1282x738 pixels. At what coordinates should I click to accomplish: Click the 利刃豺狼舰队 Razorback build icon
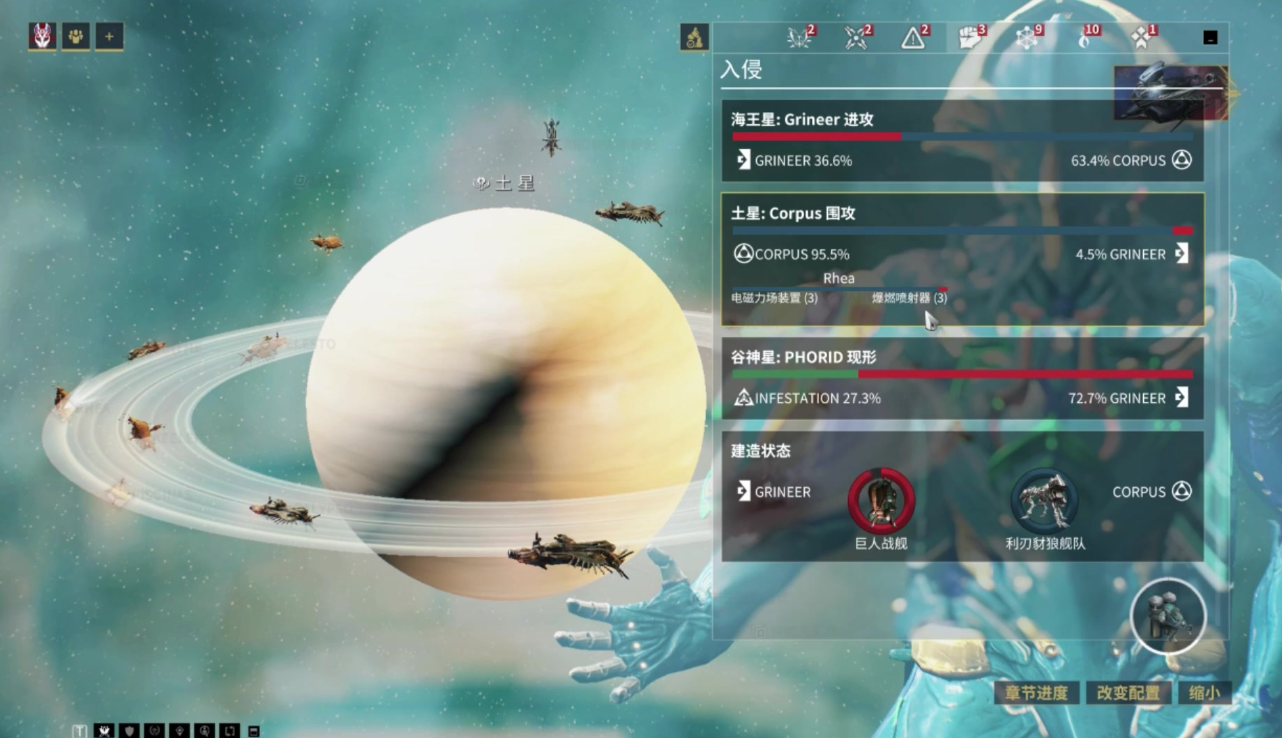coord(1044,500)
